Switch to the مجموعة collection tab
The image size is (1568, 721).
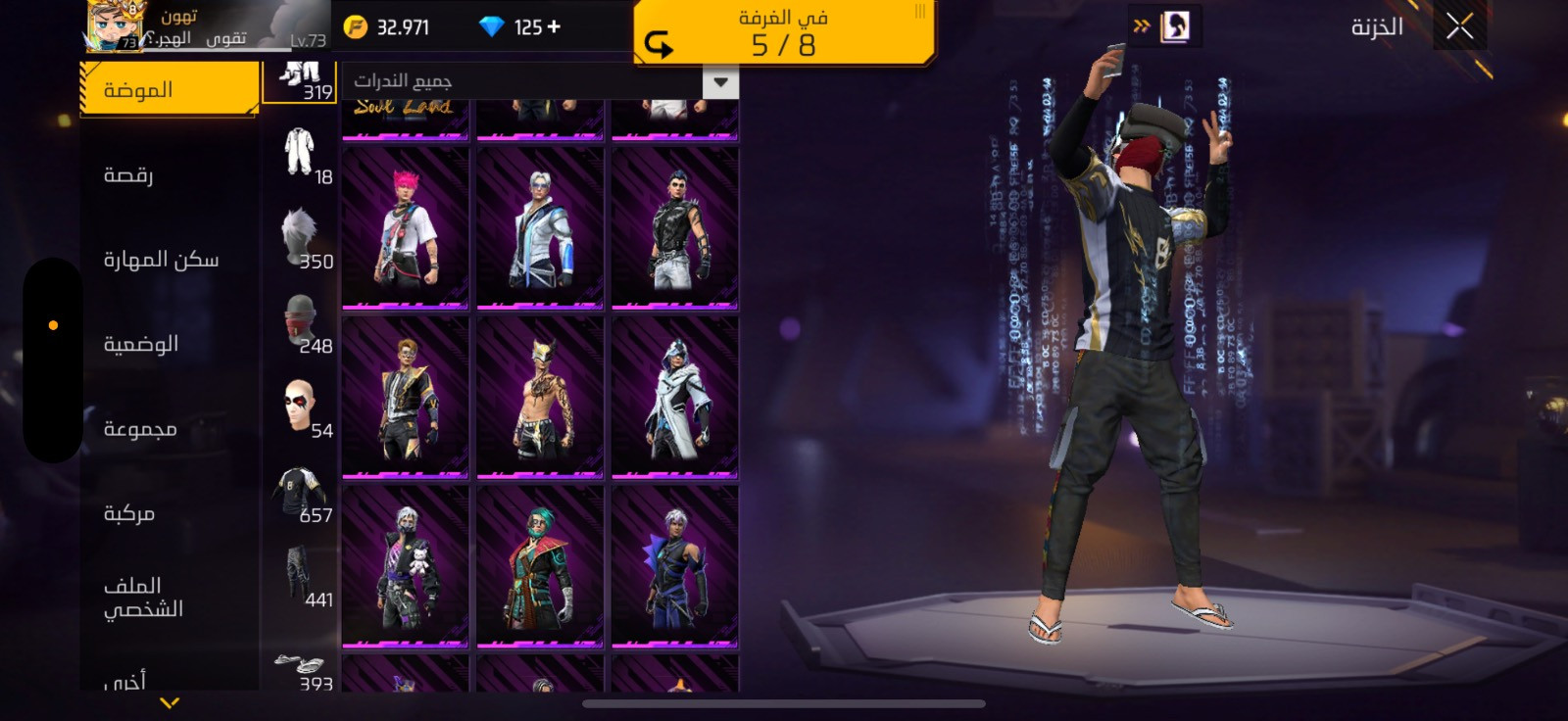[140, 429]
